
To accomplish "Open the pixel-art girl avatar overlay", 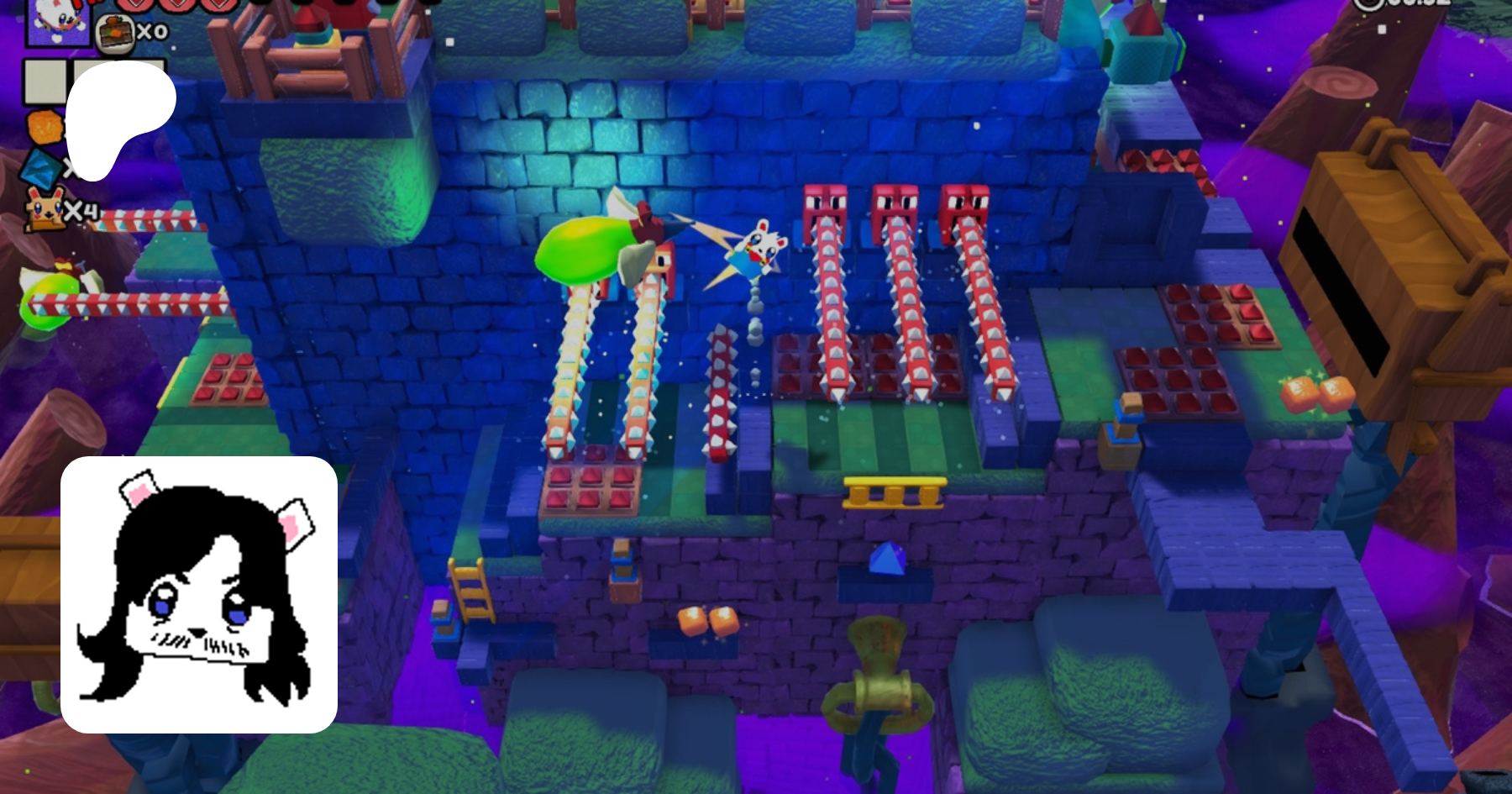I will [x=199, y=594].
